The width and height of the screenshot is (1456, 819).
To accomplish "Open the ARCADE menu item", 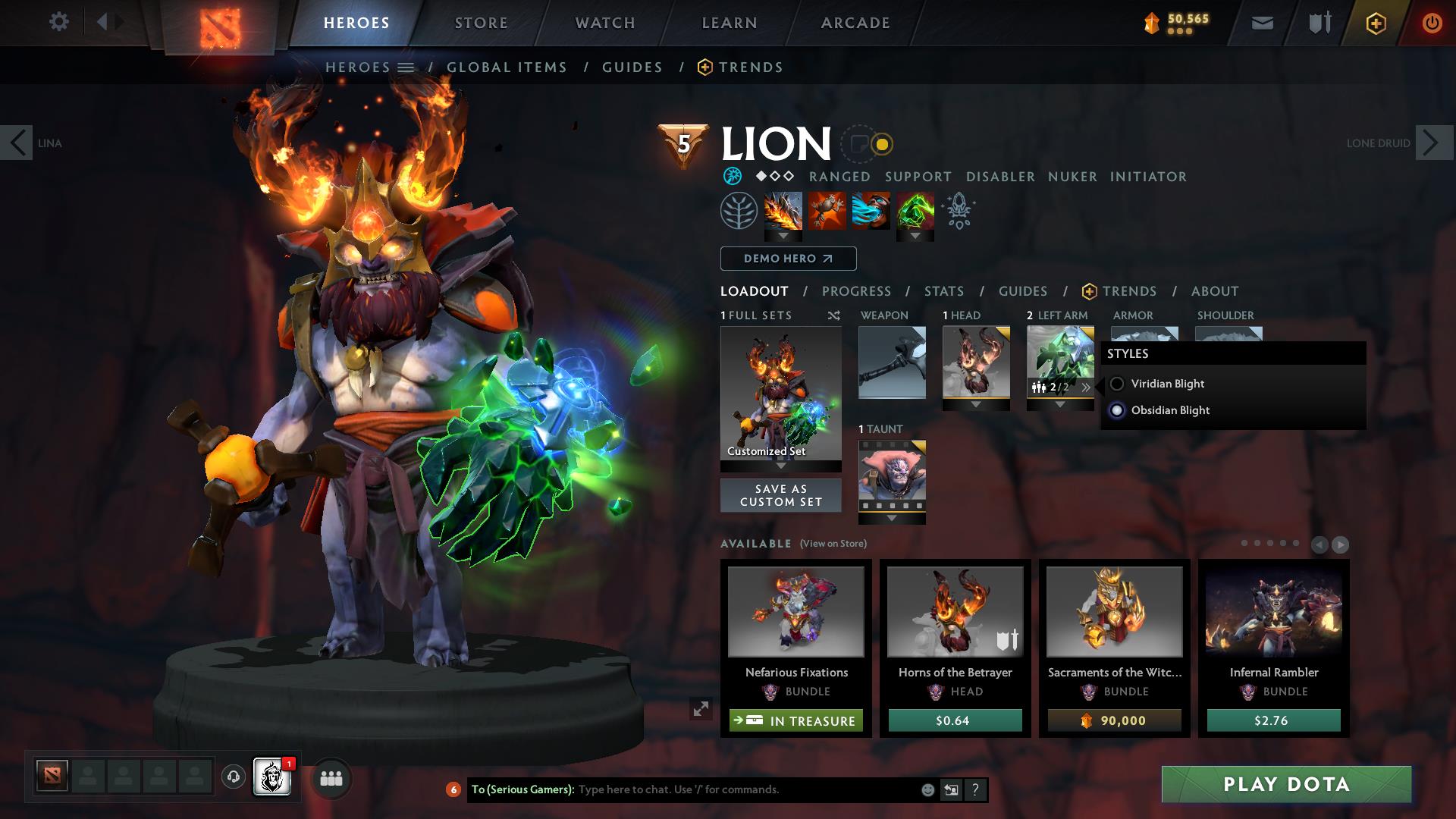I will [x=855, y=22].
